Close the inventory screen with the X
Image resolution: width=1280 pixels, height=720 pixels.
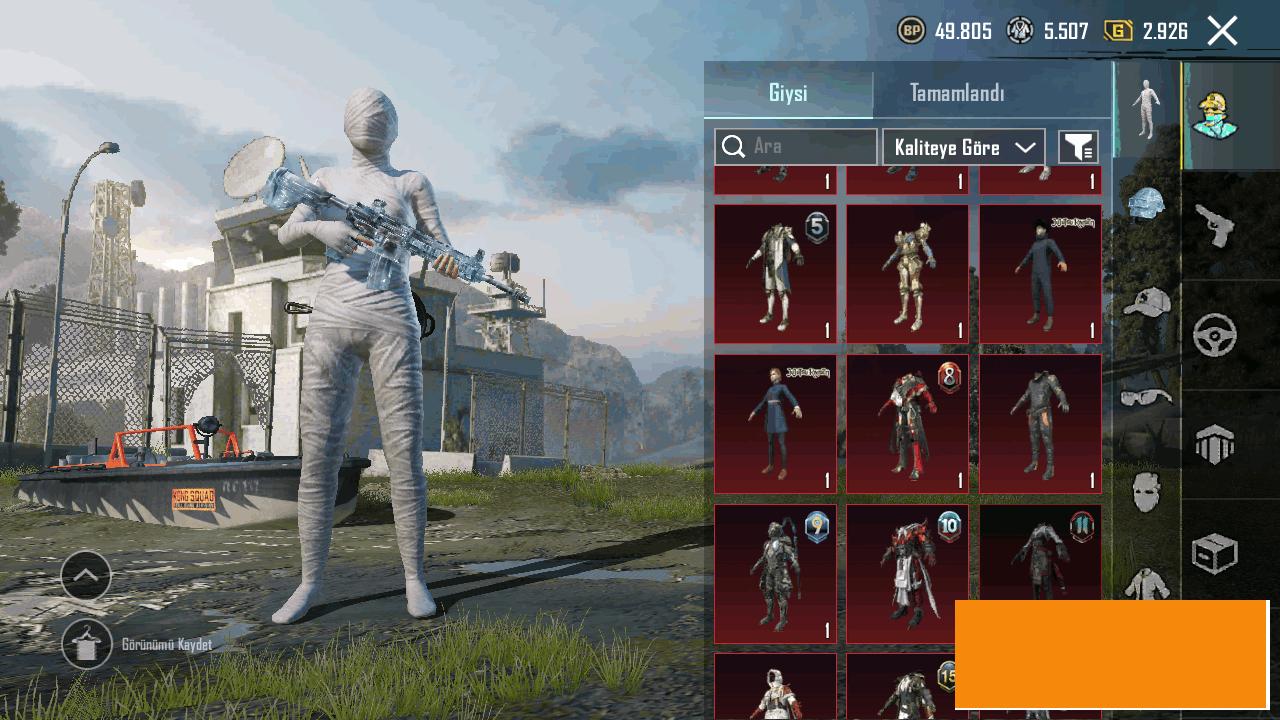(1222, 31)
